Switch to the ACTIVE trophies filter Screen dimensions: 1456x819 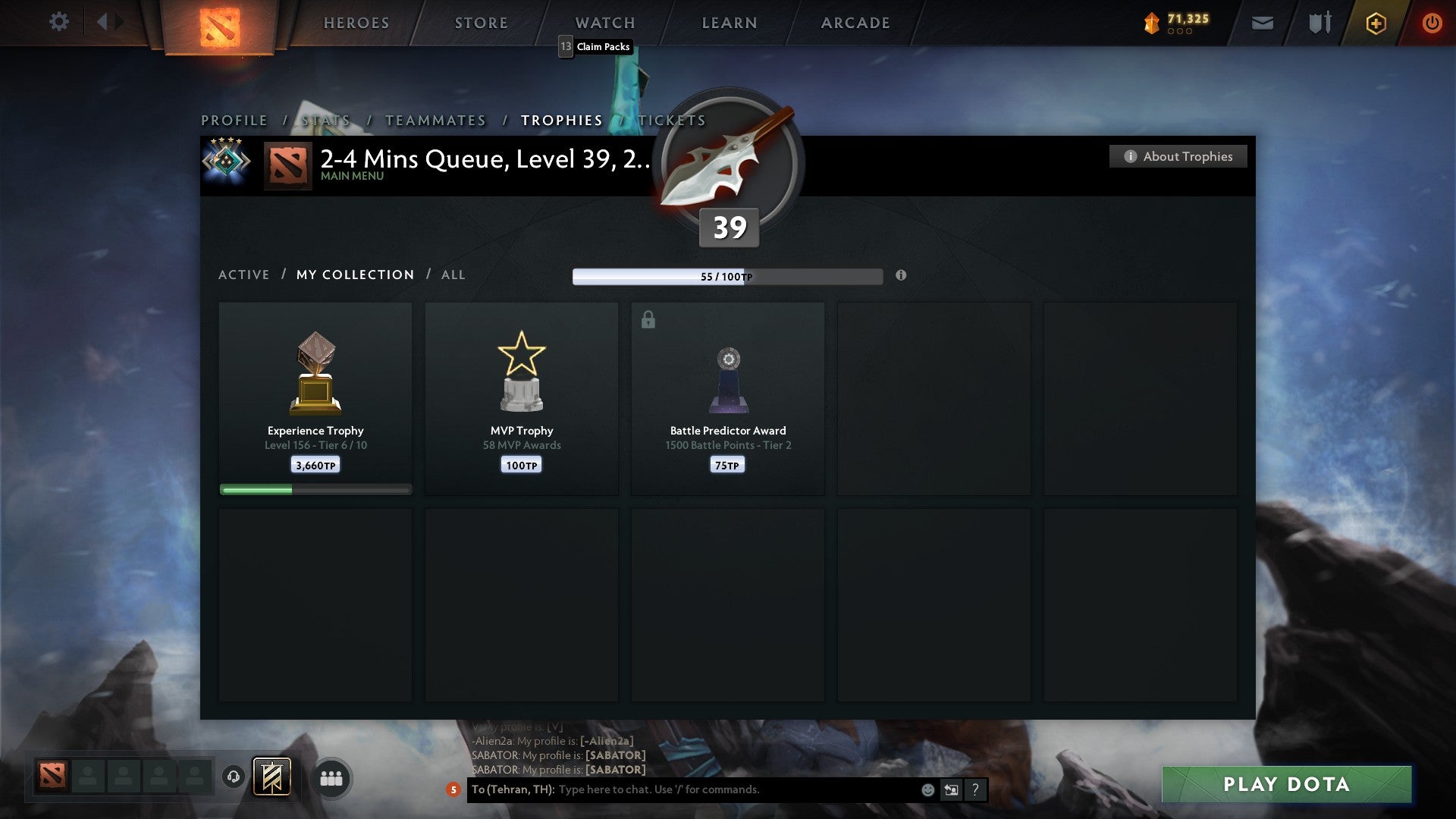[x=244, y=275]
